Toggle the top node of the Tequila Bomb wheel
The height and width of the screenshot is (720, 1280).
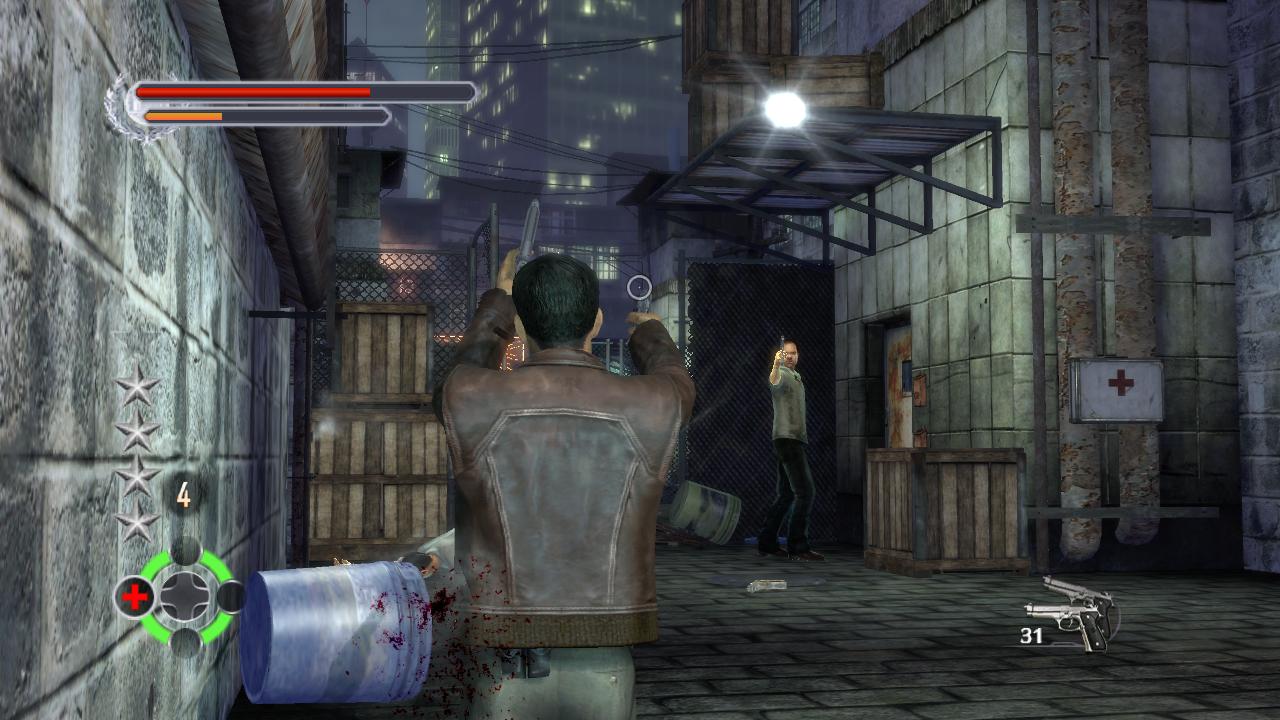pos(186,550)
